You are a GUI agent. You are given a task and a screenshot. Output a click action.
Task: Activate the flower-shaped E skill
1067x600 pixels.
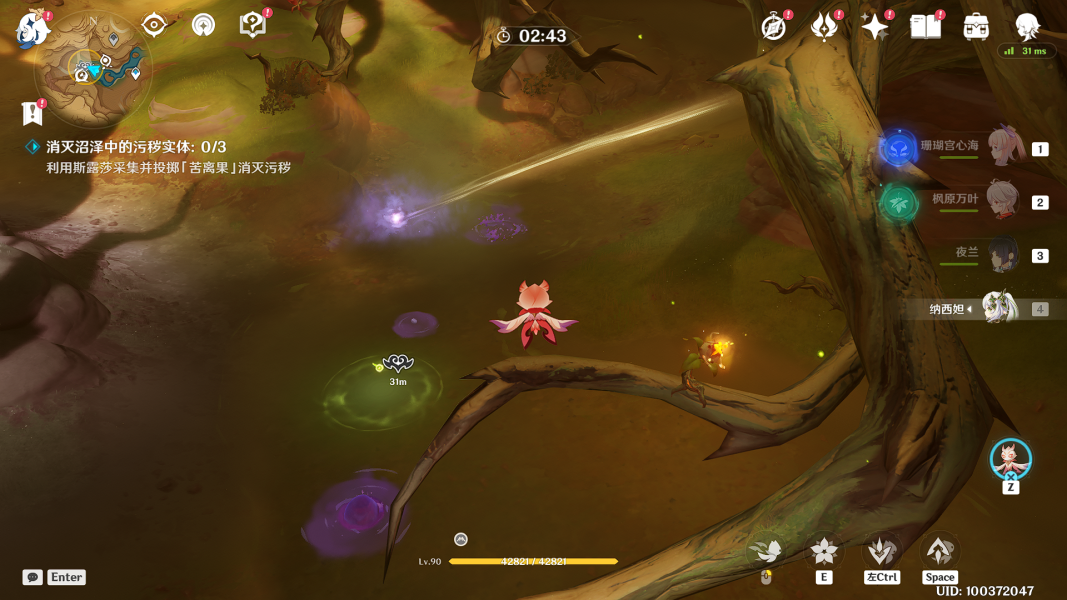pos(824,551)
